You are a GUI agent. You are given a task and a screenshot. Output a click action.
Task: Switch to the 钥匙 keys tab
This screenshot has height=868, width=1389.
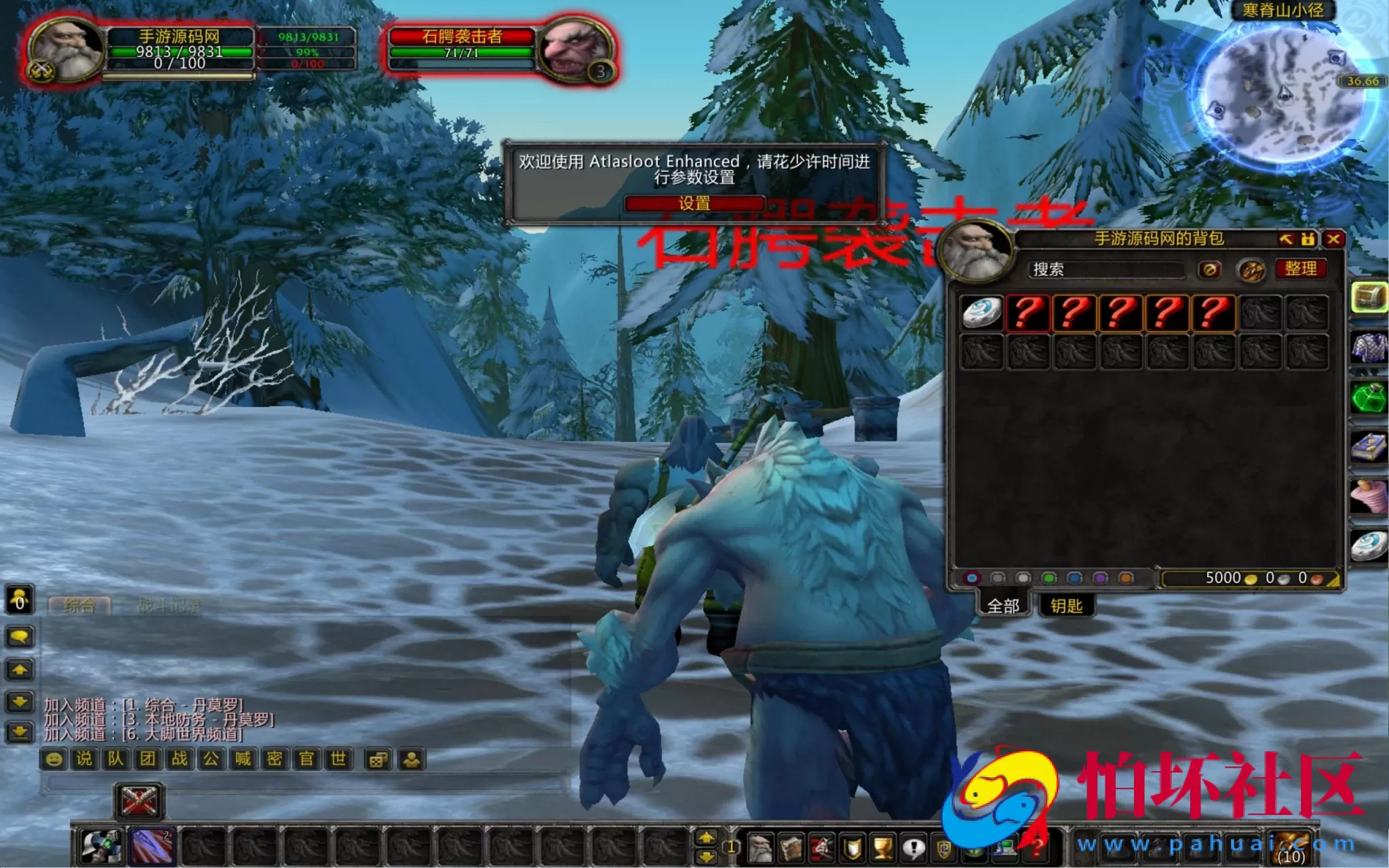[x=1067, y=606]
